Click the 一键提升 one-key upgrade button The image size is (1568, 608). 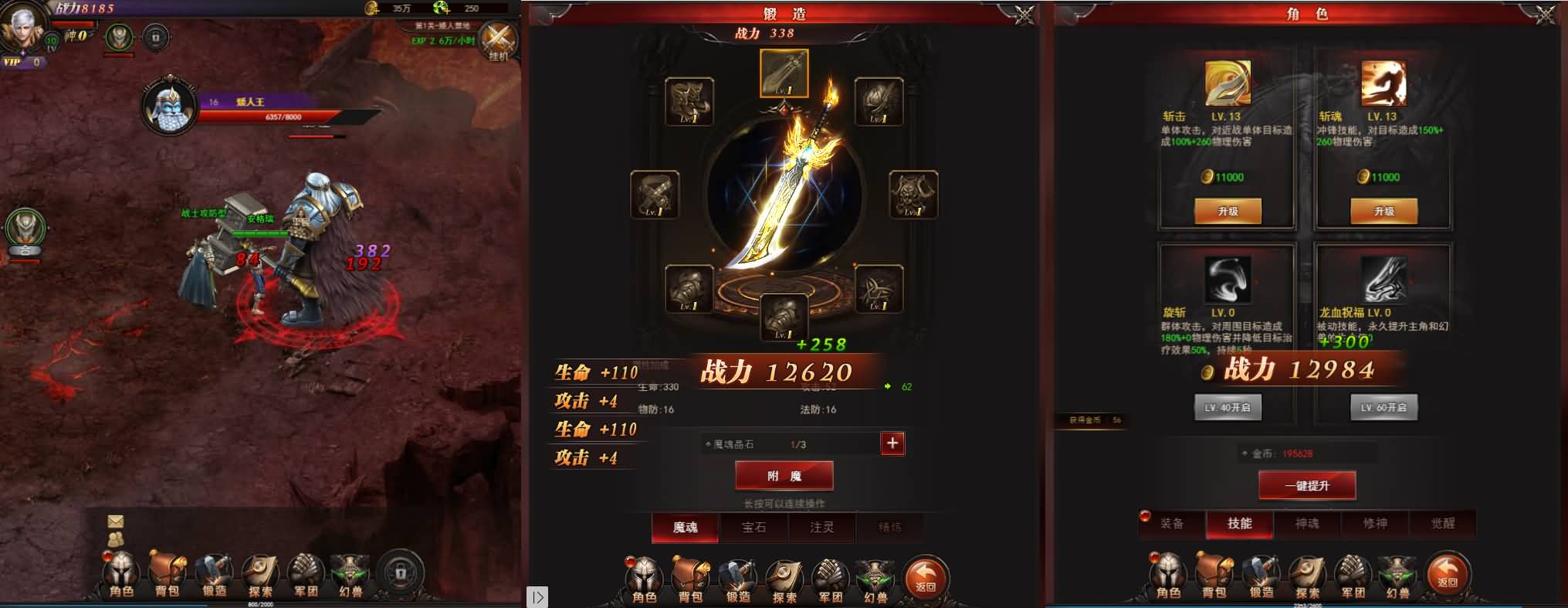[1307, 485]
